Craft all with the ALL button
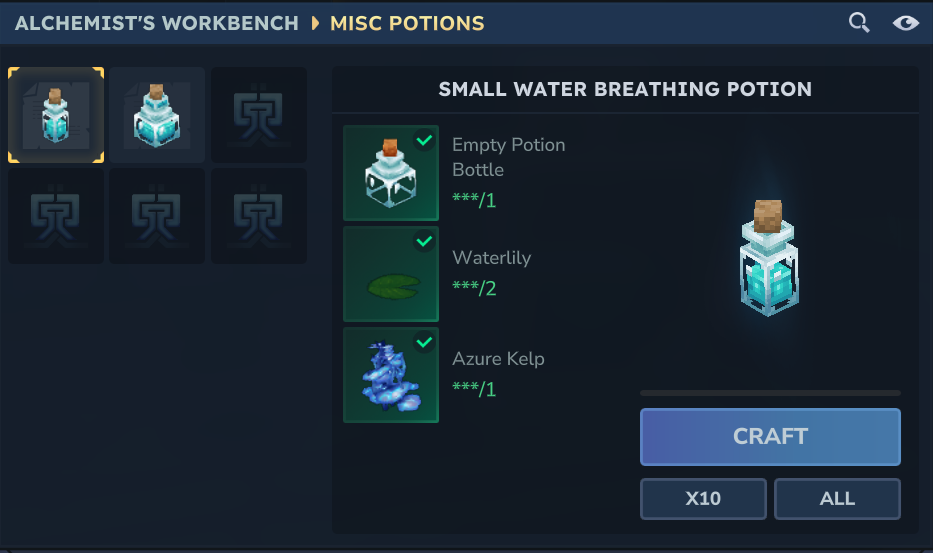Image resolution: width=933 pixels, height=553 pixels. click(x=837, y=499)
